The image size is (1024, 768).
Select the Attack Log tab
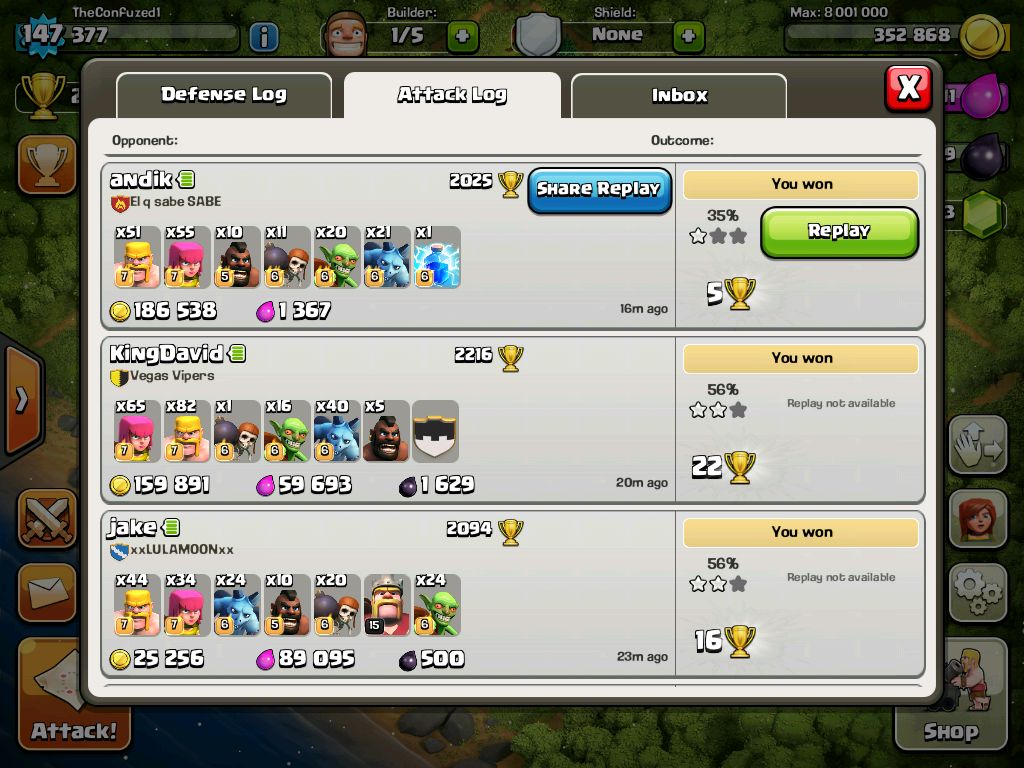(x=452, y=95)
